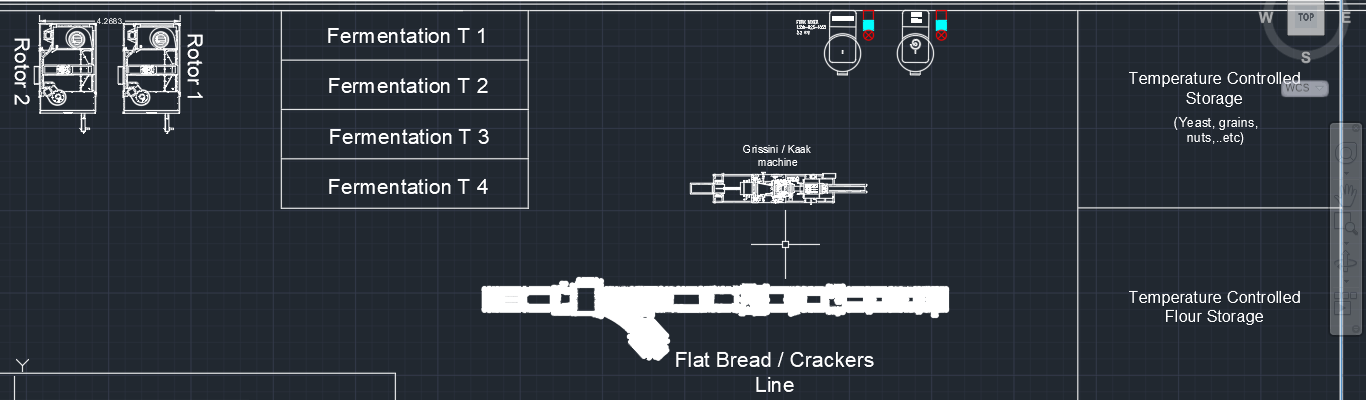Activate the orbit tool in the navigation bar
The height and width of the screenshot is (400, 1366).
click(x=1347, y=263)
